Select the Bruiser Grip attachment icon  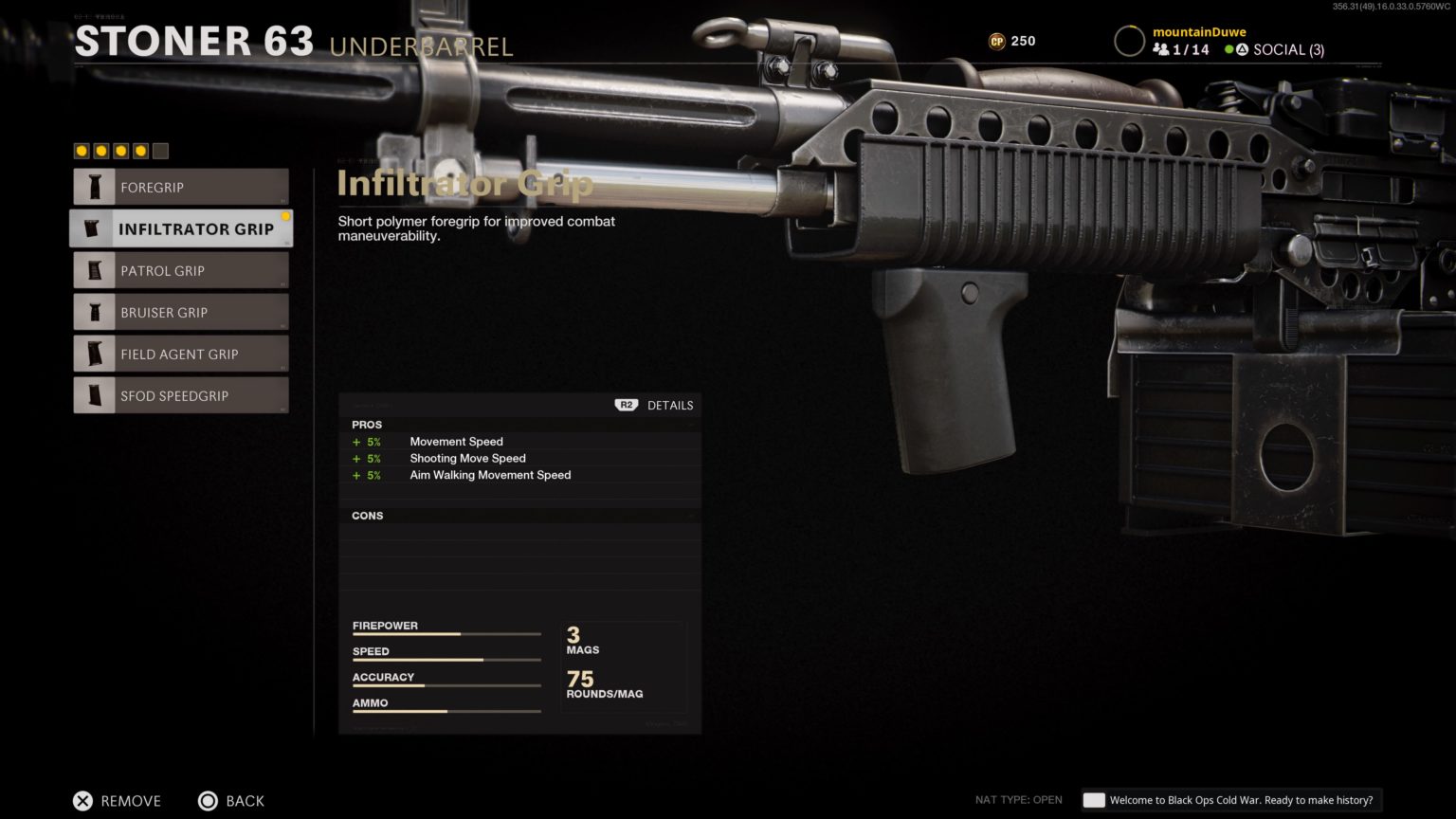(95, 312)
